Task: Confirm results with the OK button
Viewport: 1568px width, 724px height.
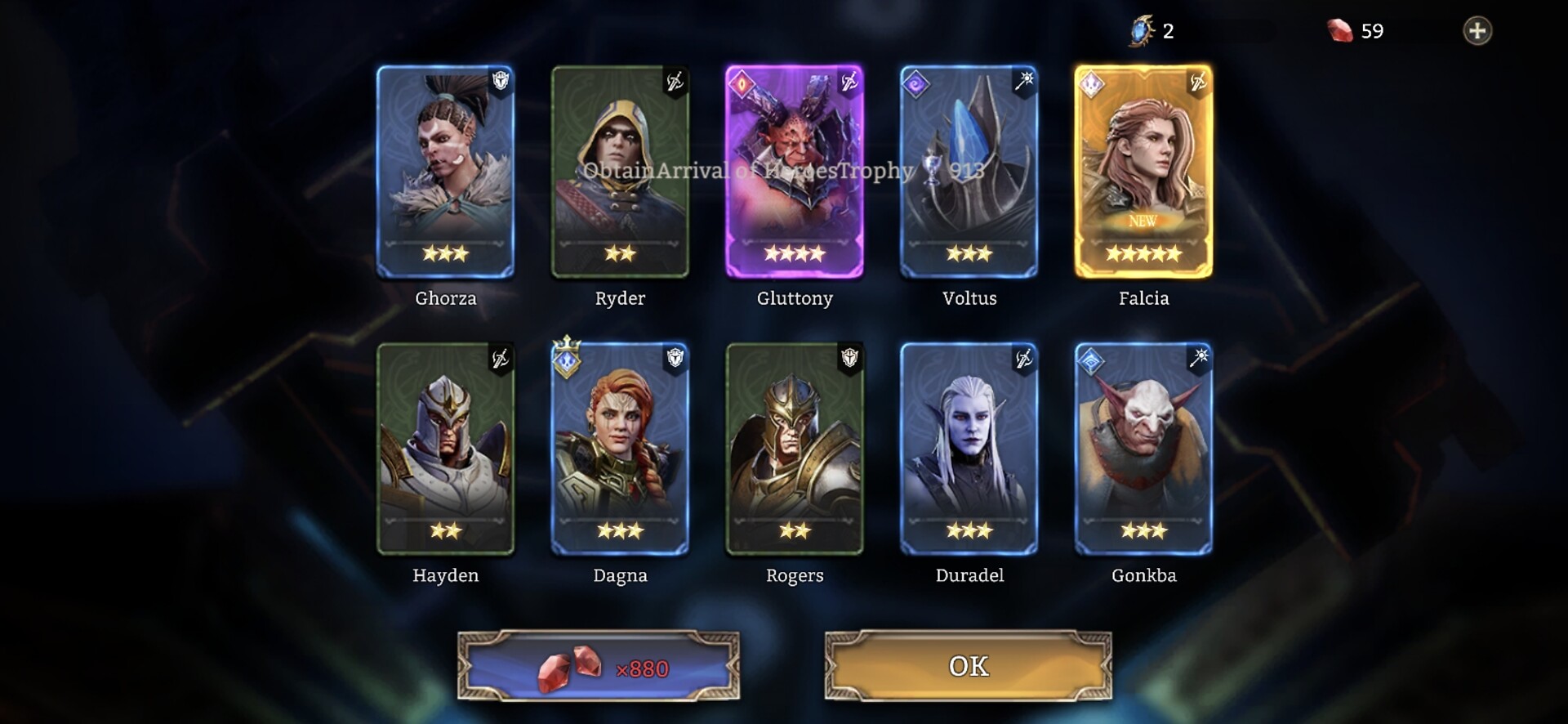Action: 968,666
